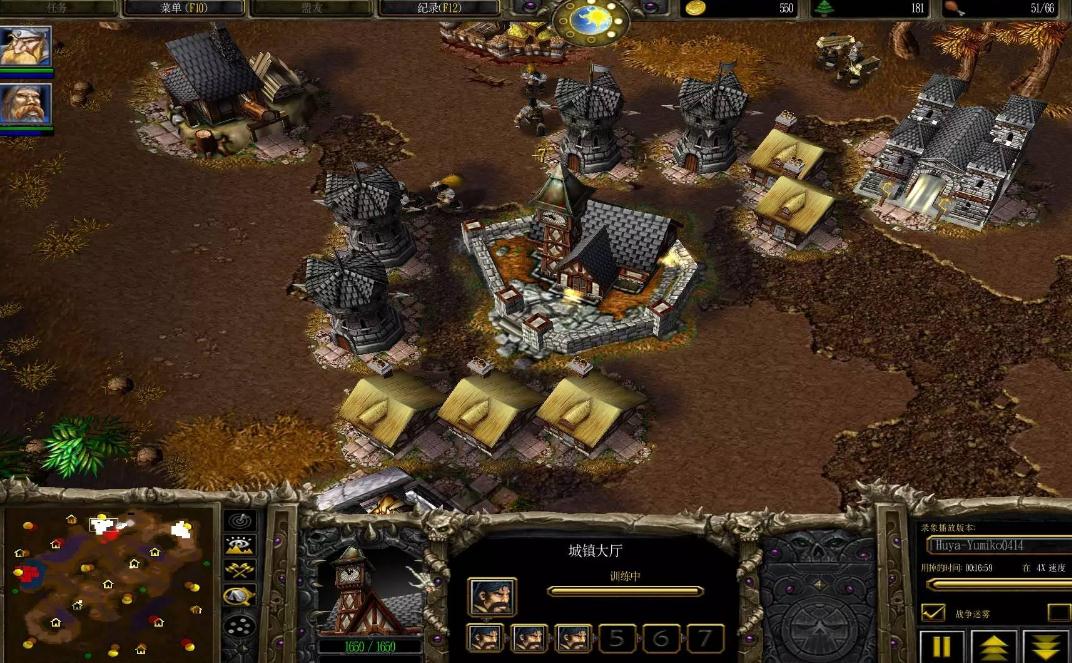Decrease replay speed with down-arrows button
This screenshot has height=663, width=1072.
point(1047,646)
